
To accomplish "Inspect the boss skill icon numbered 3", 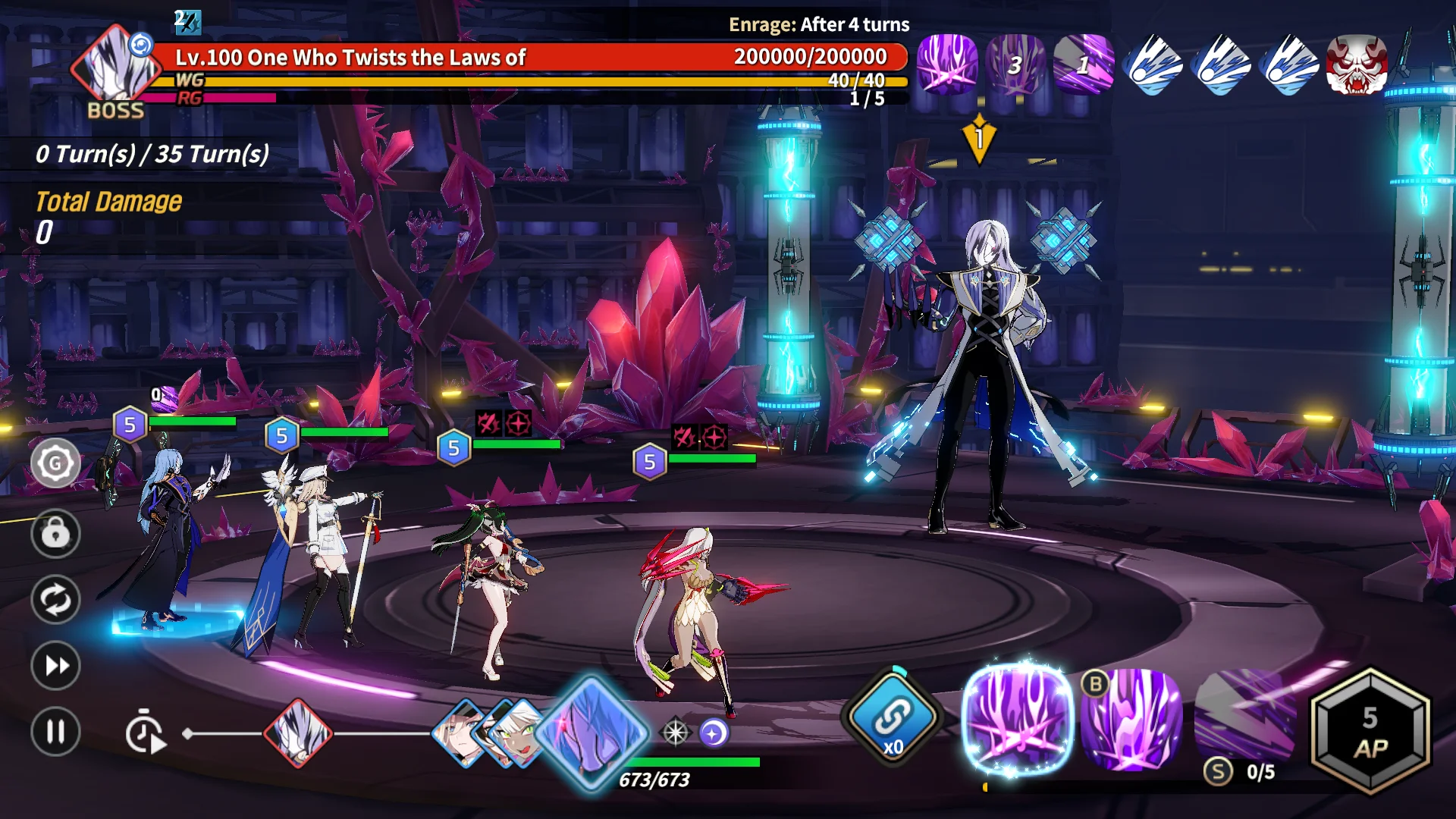I will coord(1015,64).
